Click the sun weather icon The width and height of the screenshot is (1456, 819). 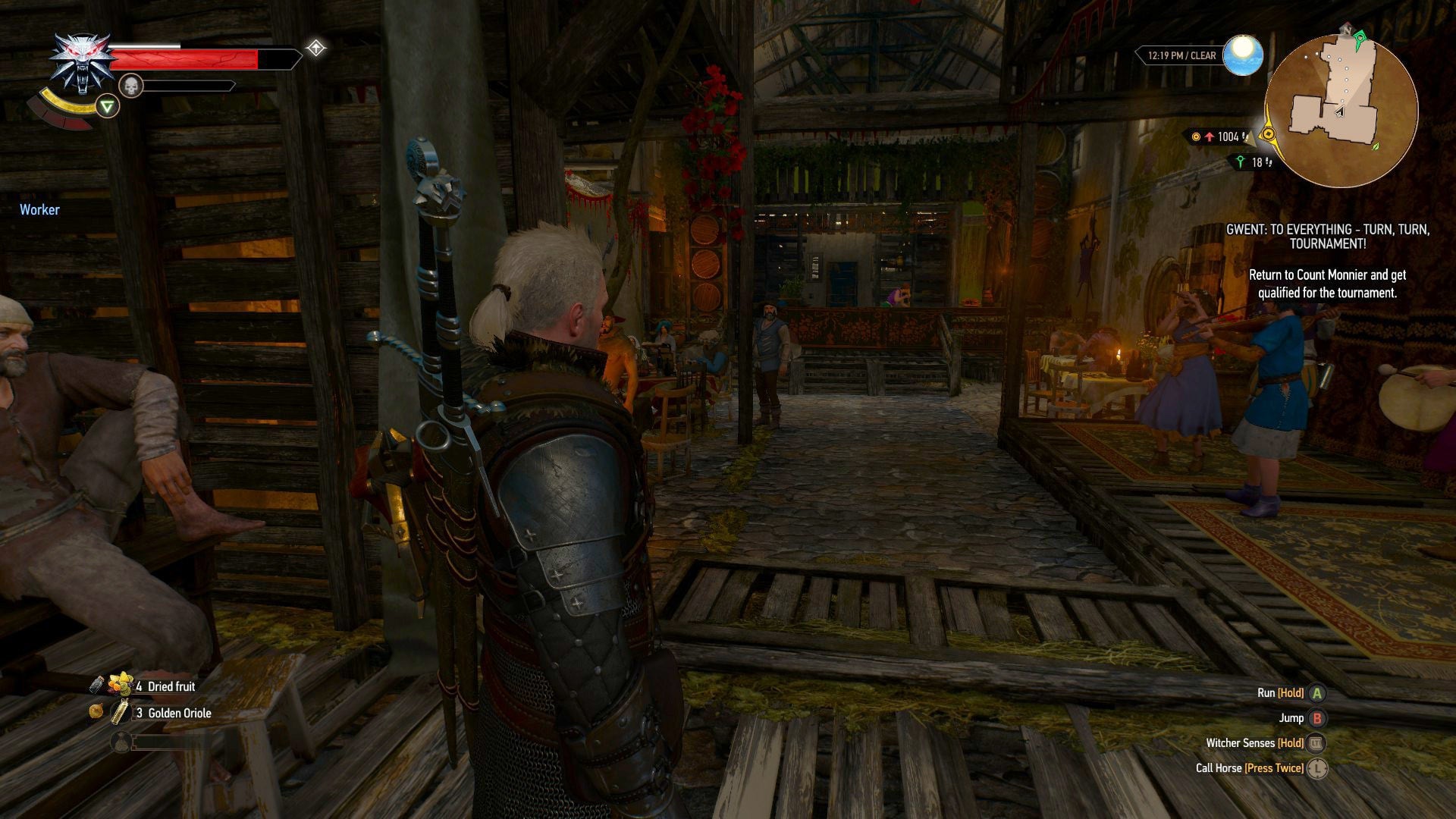coord(1242,55)
